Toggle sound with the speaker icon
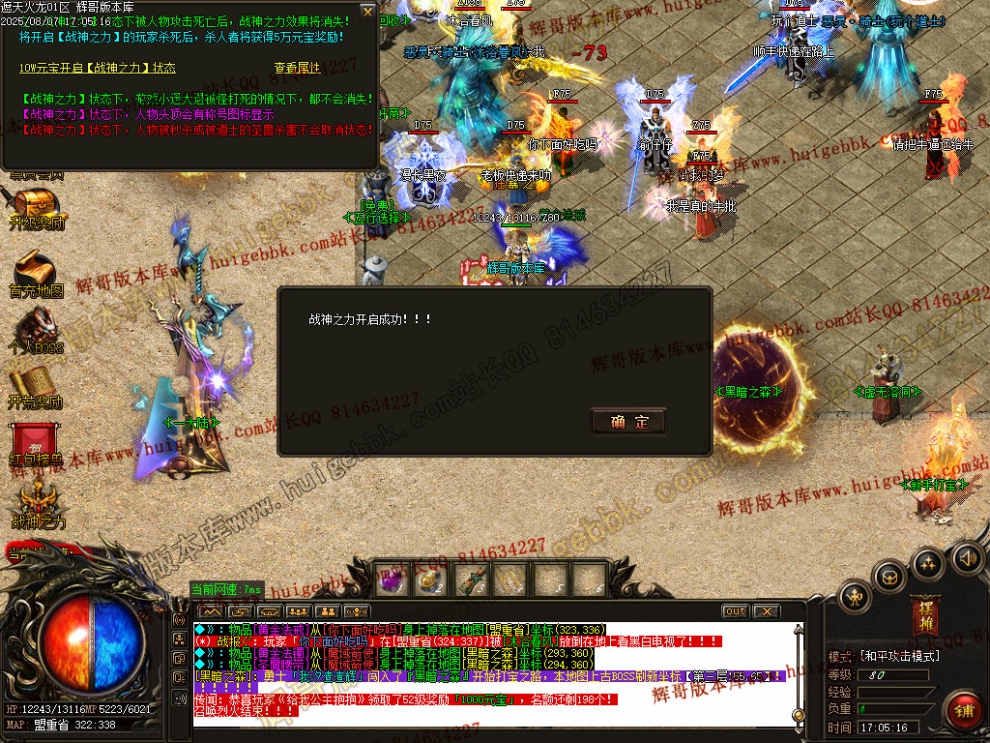The height and width of the screenshot is (743, 990). (966, 557)
